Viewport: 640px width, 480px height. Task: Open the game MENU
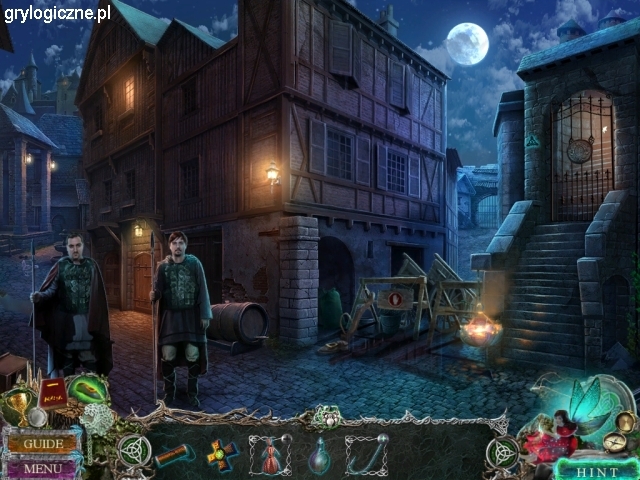coord(42,467)
